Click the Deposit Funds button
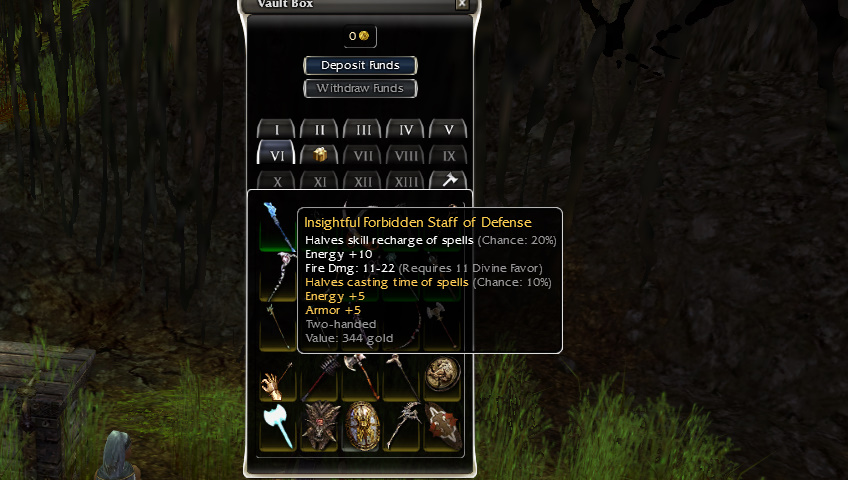 360,65
